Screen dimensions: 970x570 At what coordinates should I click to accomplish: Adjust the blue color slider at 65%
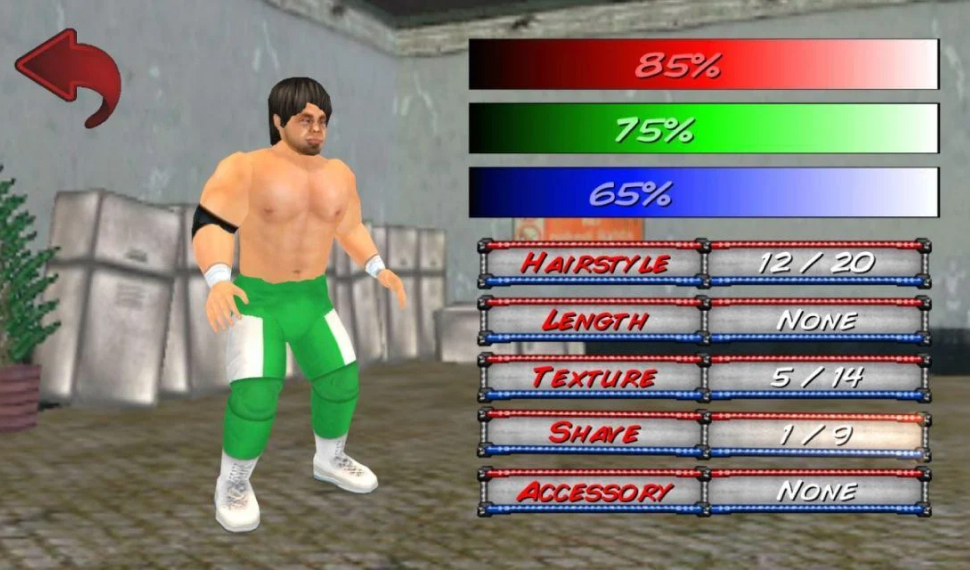(703, 193)
